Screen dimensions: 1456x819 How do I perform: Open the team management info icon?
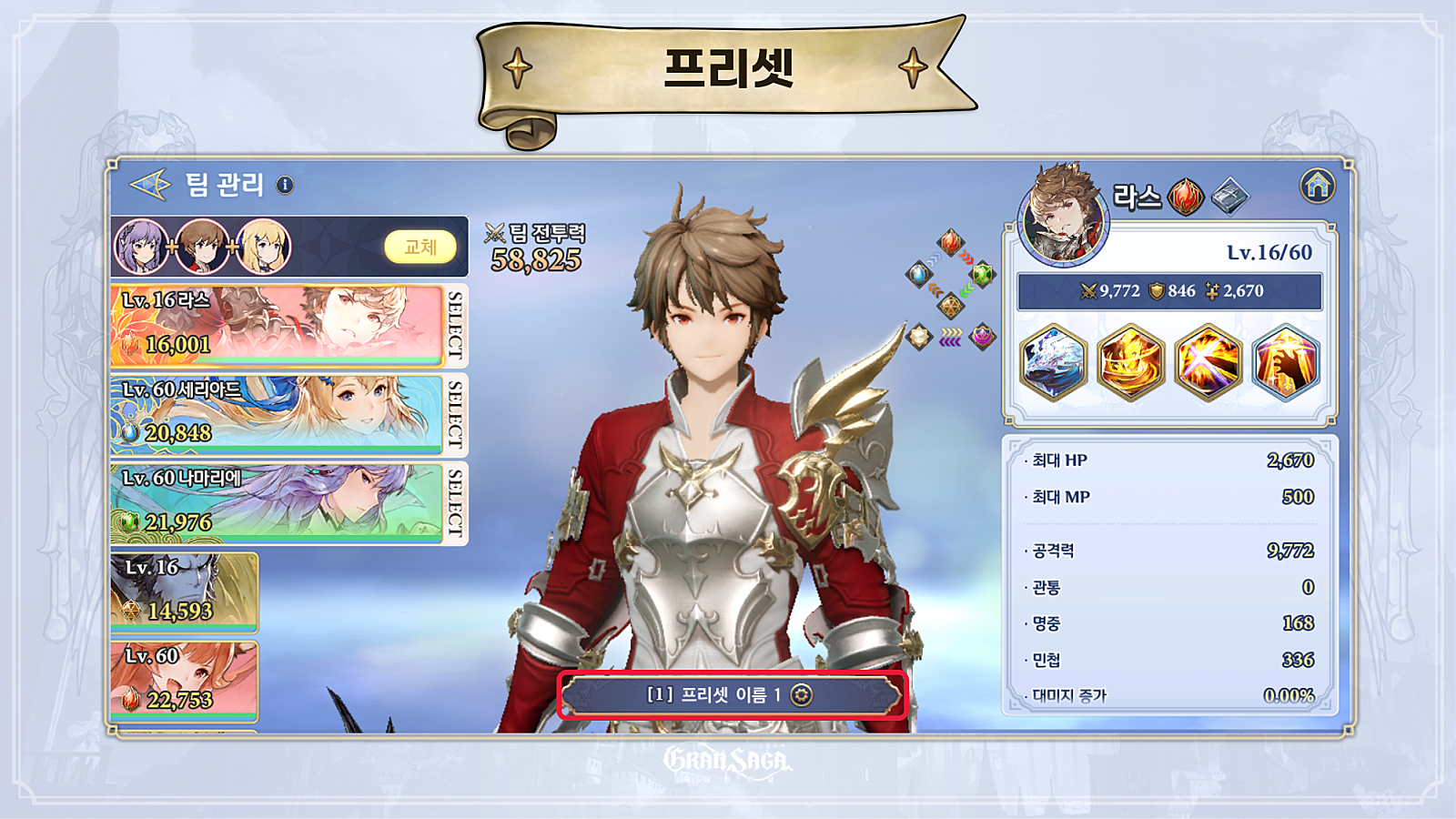pyautogui.click(x=285, y=185)
